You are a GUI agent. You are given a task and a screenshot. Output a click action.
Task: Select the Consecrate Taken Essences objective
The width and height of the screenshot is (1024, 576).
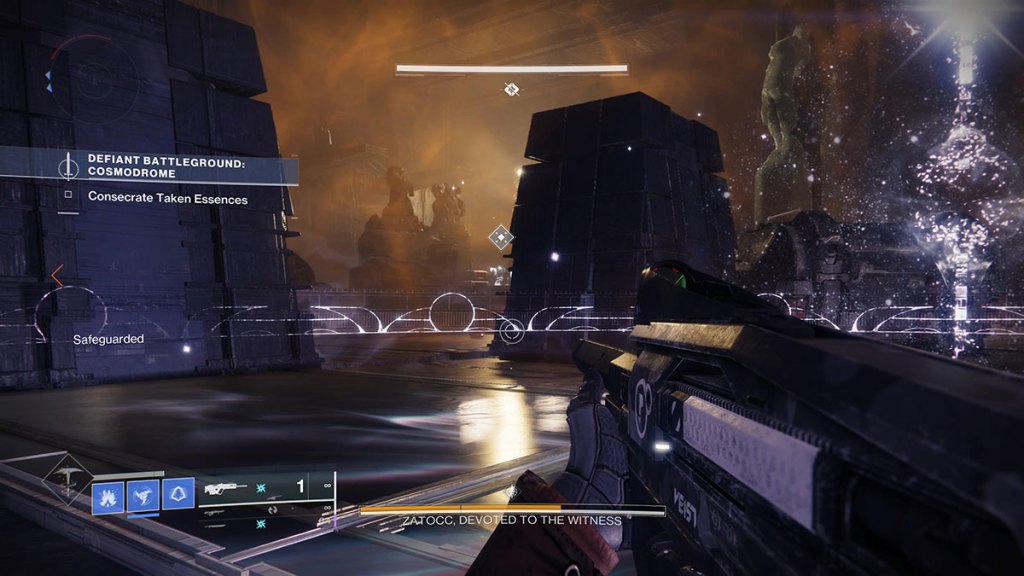click(x=167, y=197)
